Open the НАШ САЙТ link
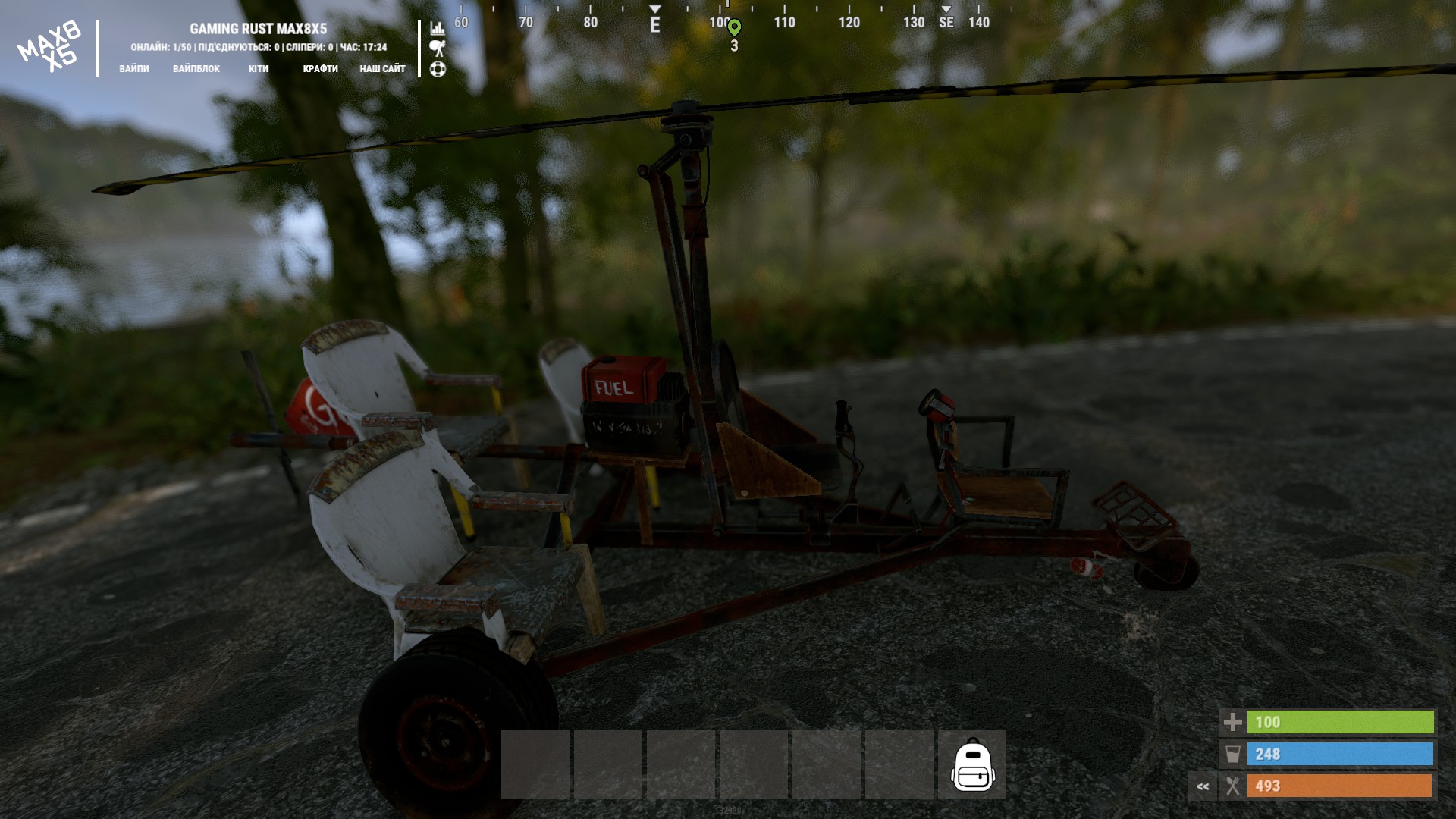1456x819 pixels. (x=382, y=68)
